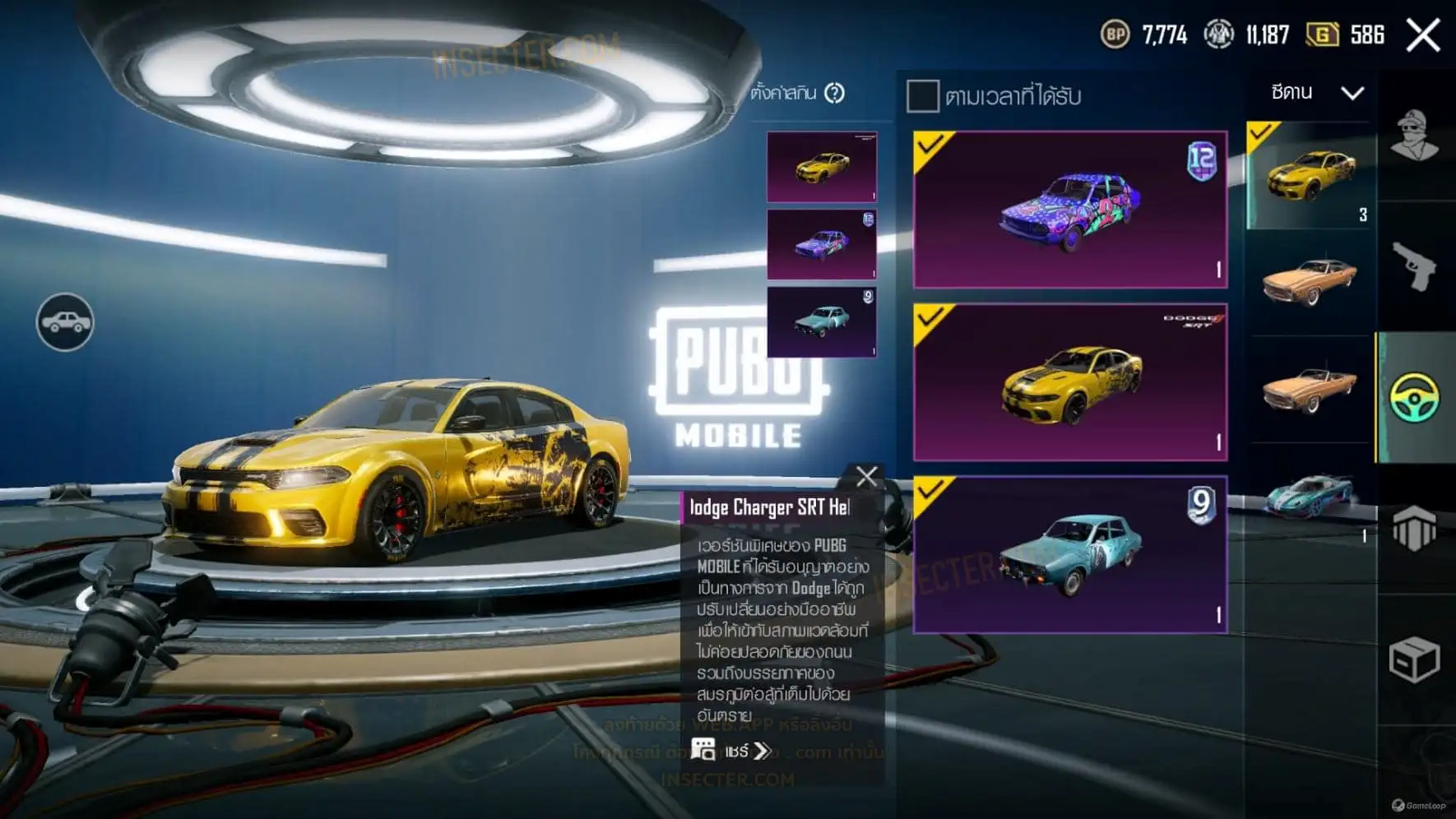Pick the small yellow car preset thumbnail

[x=822, y=167]
